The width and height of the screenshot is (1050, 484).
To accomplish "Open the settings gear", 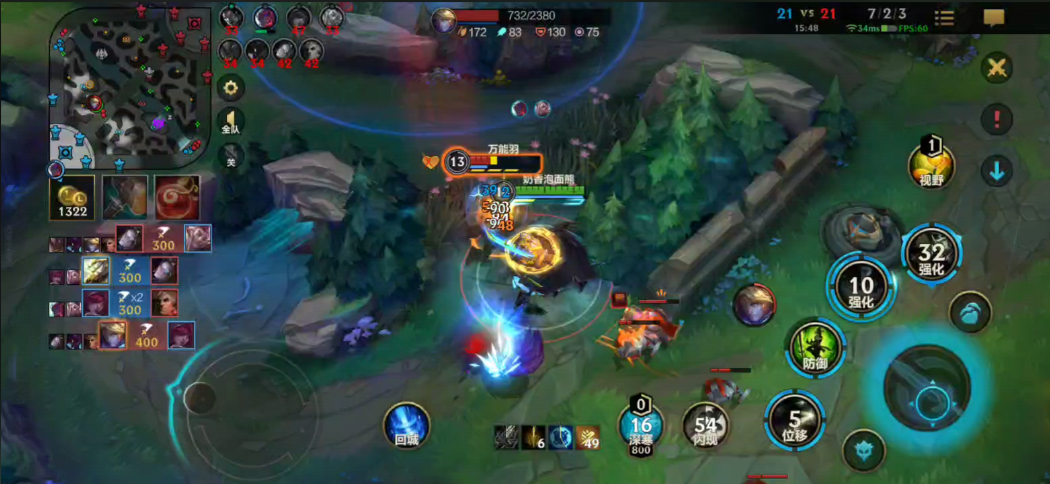I will (231, 88).
